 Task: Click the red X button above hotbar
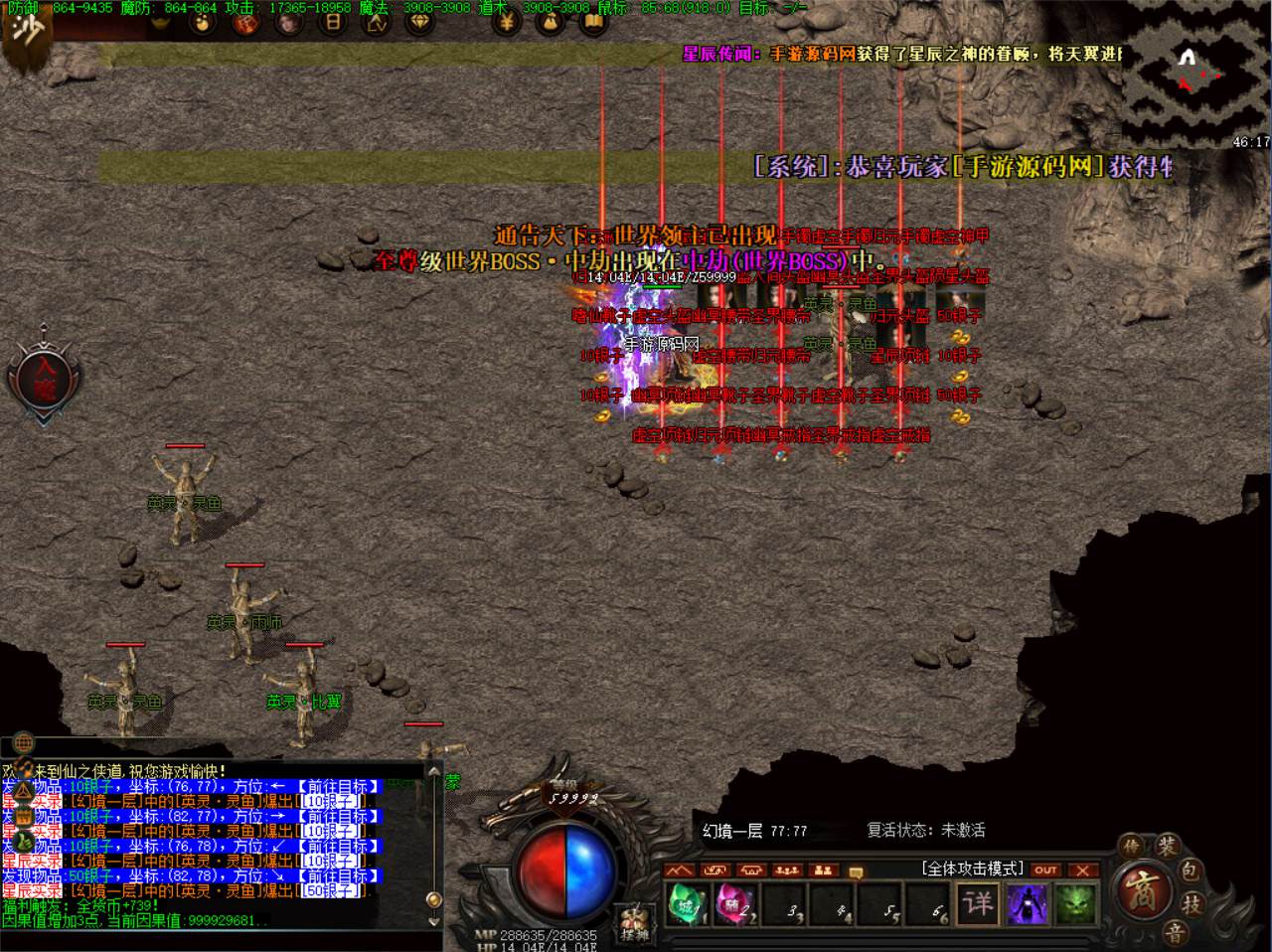pyautogui.click(x=1082, y=870)
